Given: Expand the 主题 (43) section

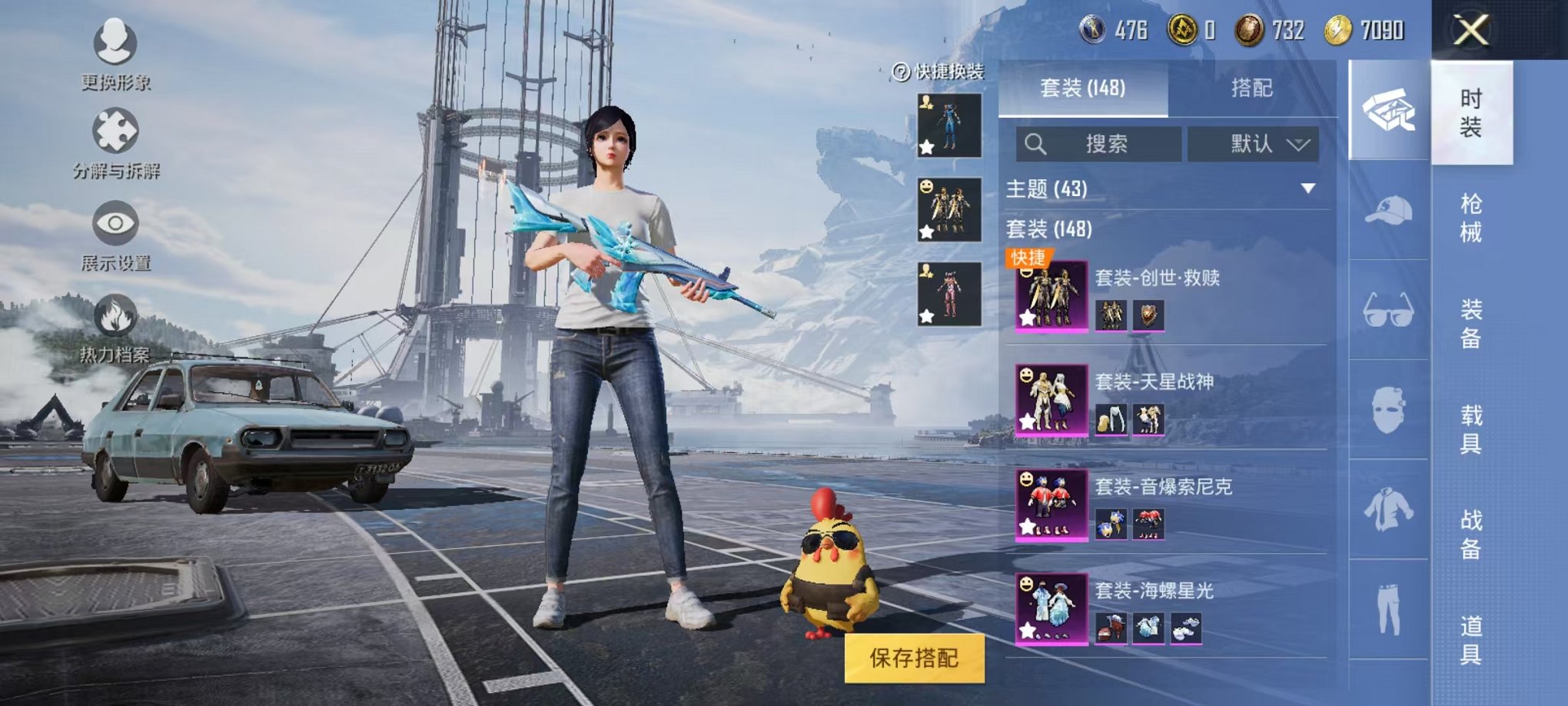Looking at the screenshot, I should pos(1307,188).
